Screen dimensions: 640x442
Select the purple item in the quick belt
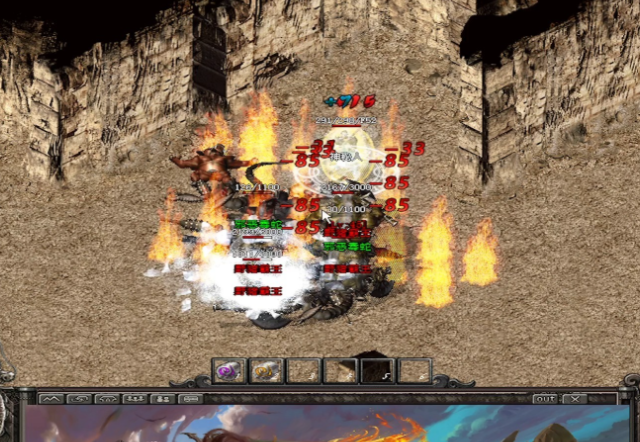pyautogui.click(x=229, y=371)
